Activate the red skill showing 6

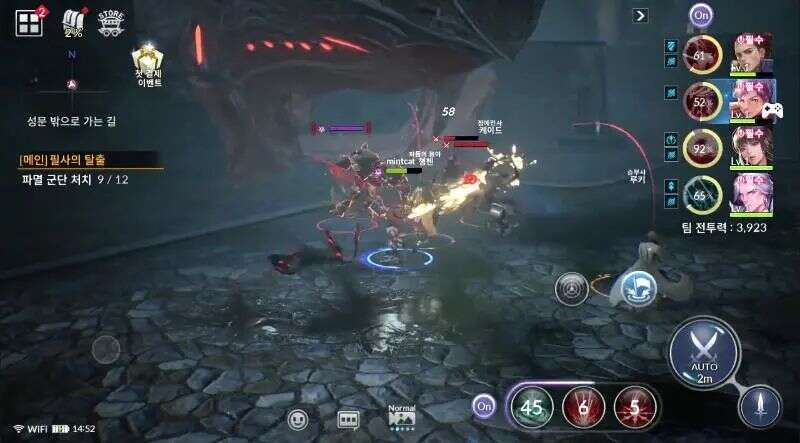click(x=582, y=406)
